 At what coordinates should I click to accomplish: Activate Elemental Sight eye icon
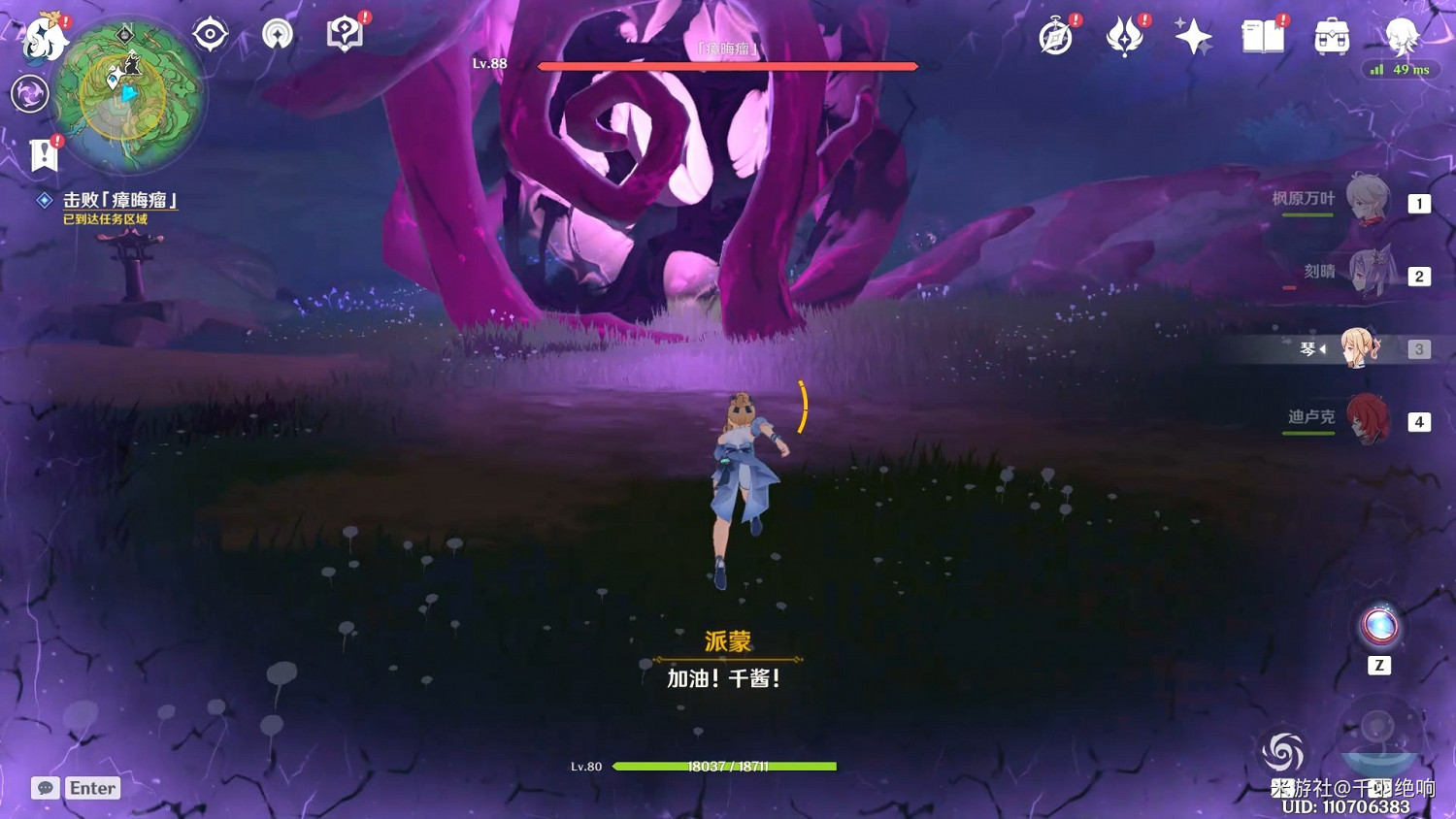click(210, 32)
